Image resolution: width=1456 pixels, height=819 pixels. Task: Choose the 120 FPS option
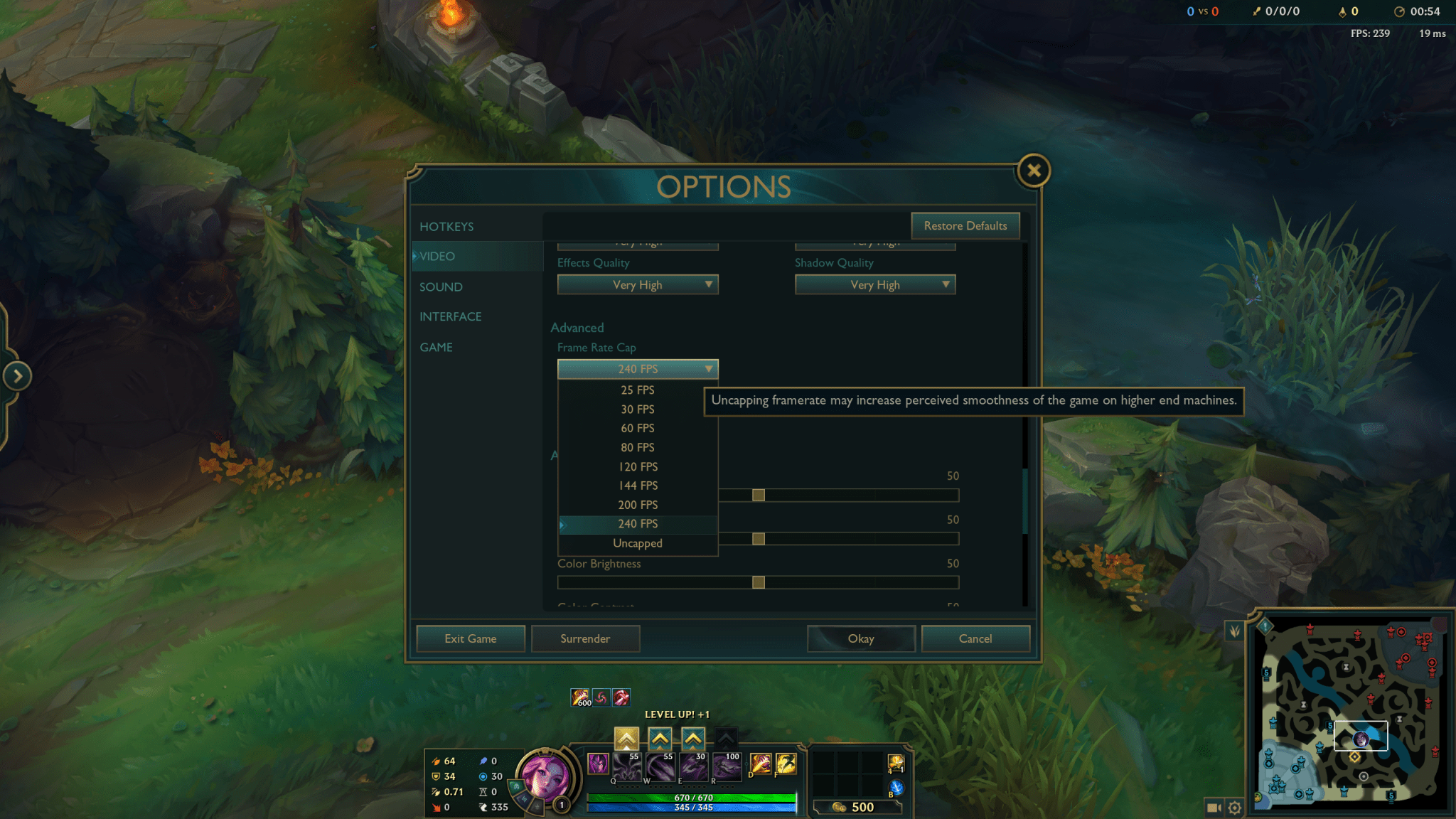(x=637, y=467)
